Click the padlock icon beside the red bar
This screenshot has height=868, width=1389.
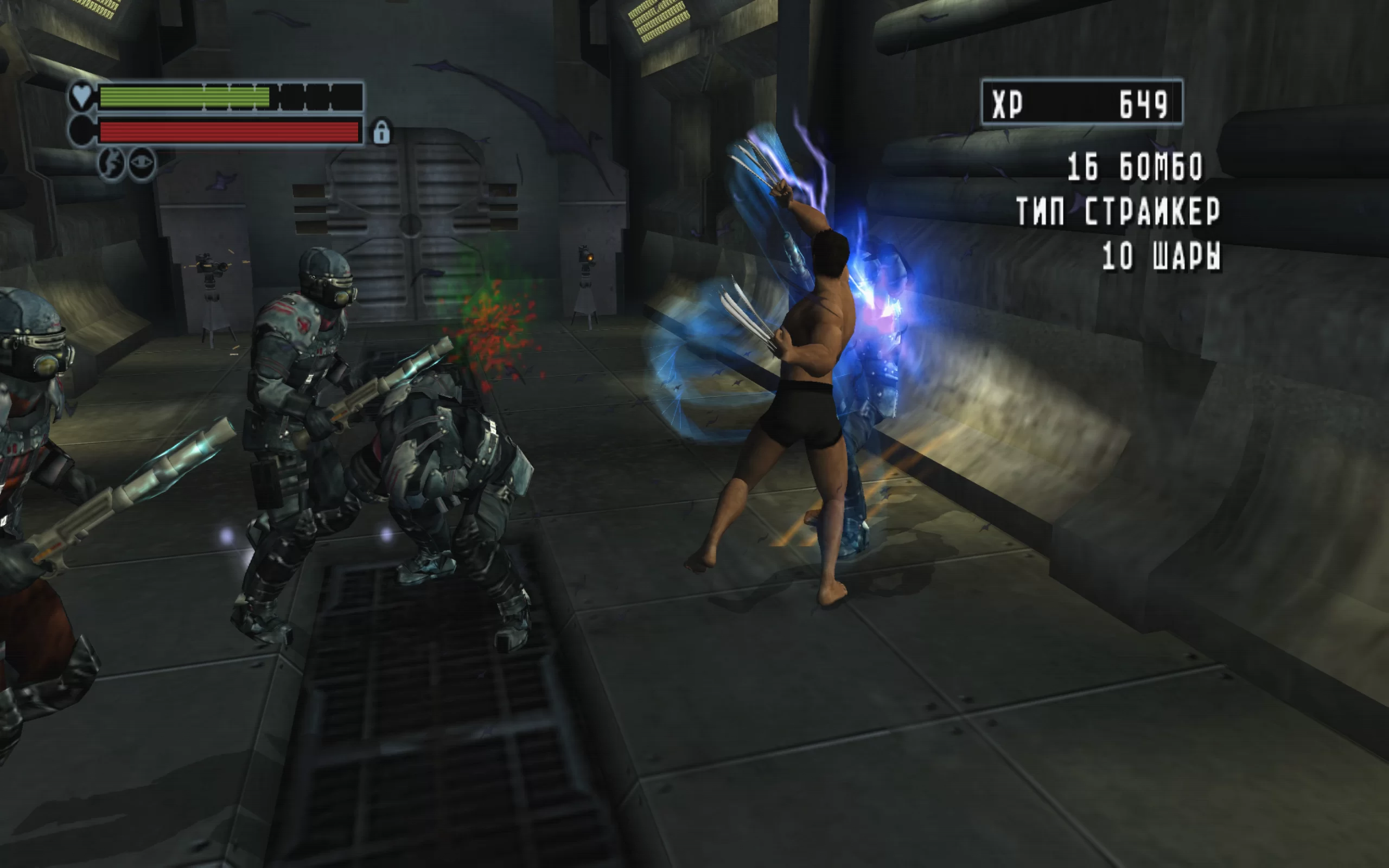(381, 132)
